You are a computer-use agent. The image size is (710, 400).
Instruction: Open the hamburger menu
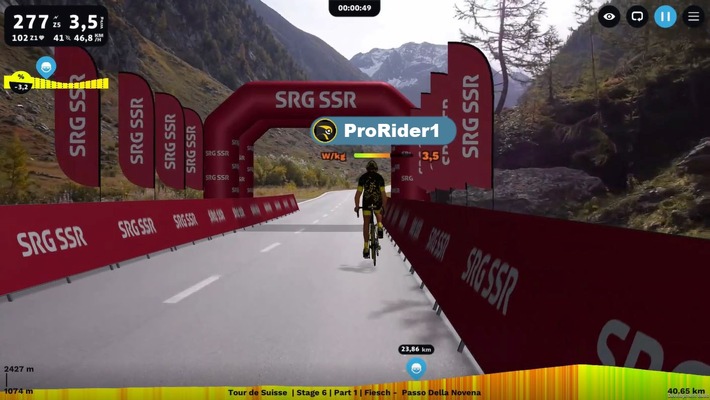[693, 16]
